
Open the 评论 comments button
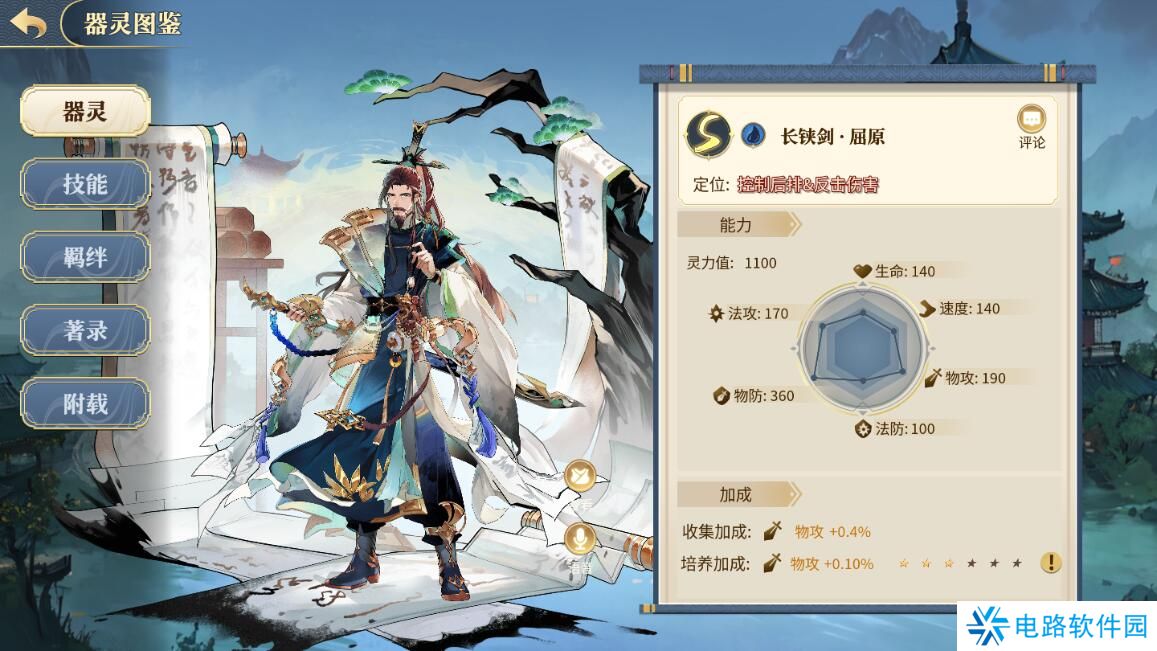[x=1031, y=126]
